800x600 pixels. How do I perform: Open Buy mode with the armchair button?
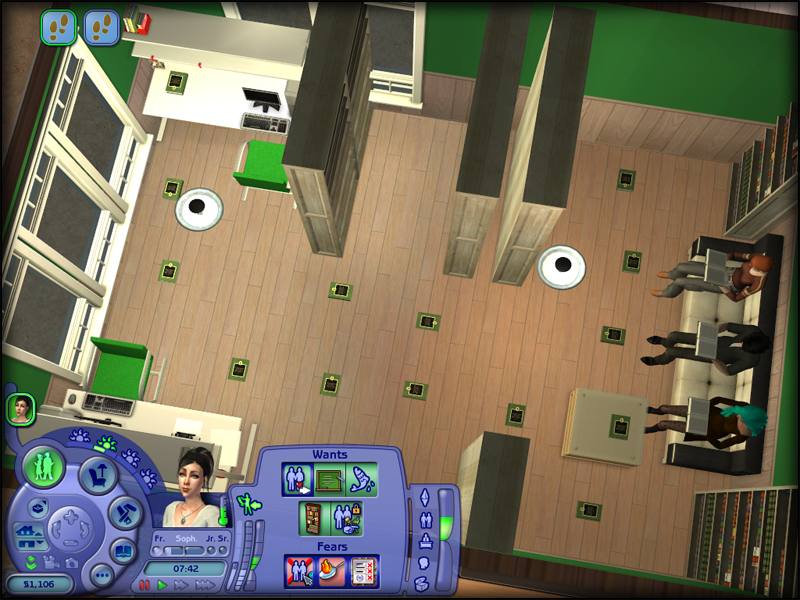[98, 473]
